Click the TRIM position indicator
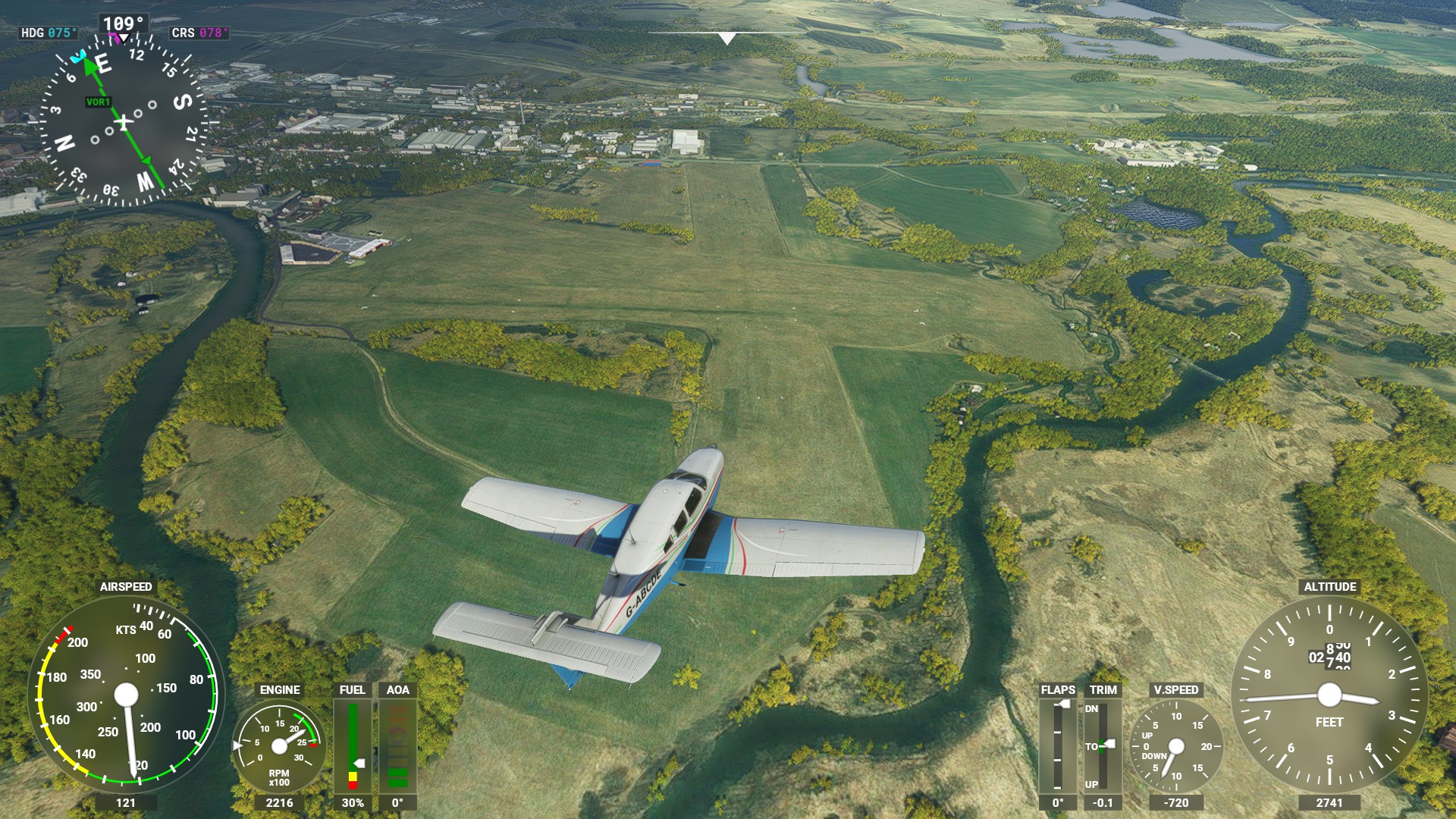 pos(1102,745)
